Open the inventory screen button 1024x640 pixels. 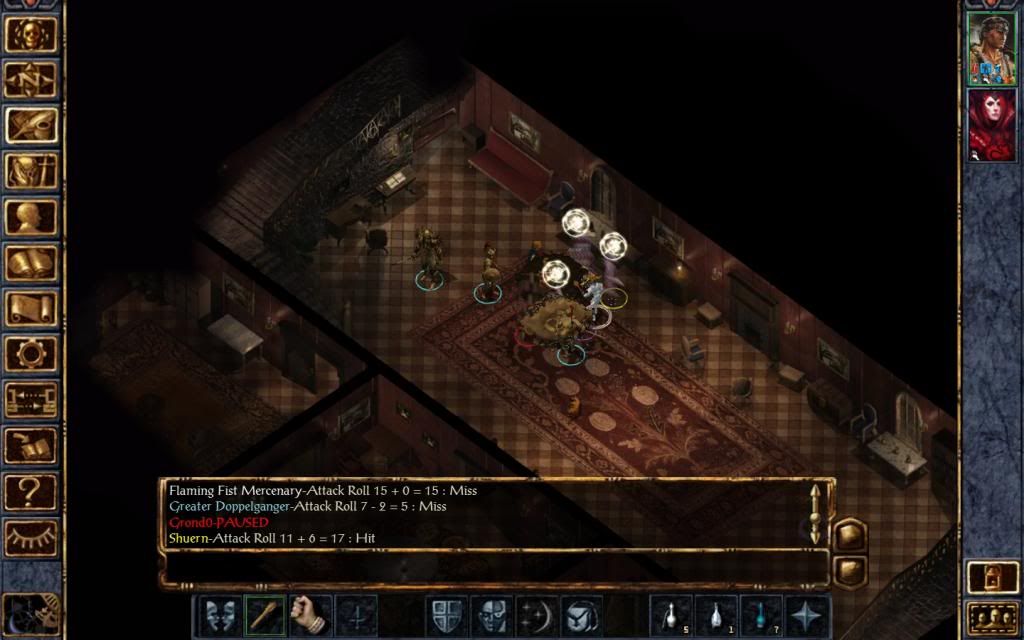(x=31, y=171)
